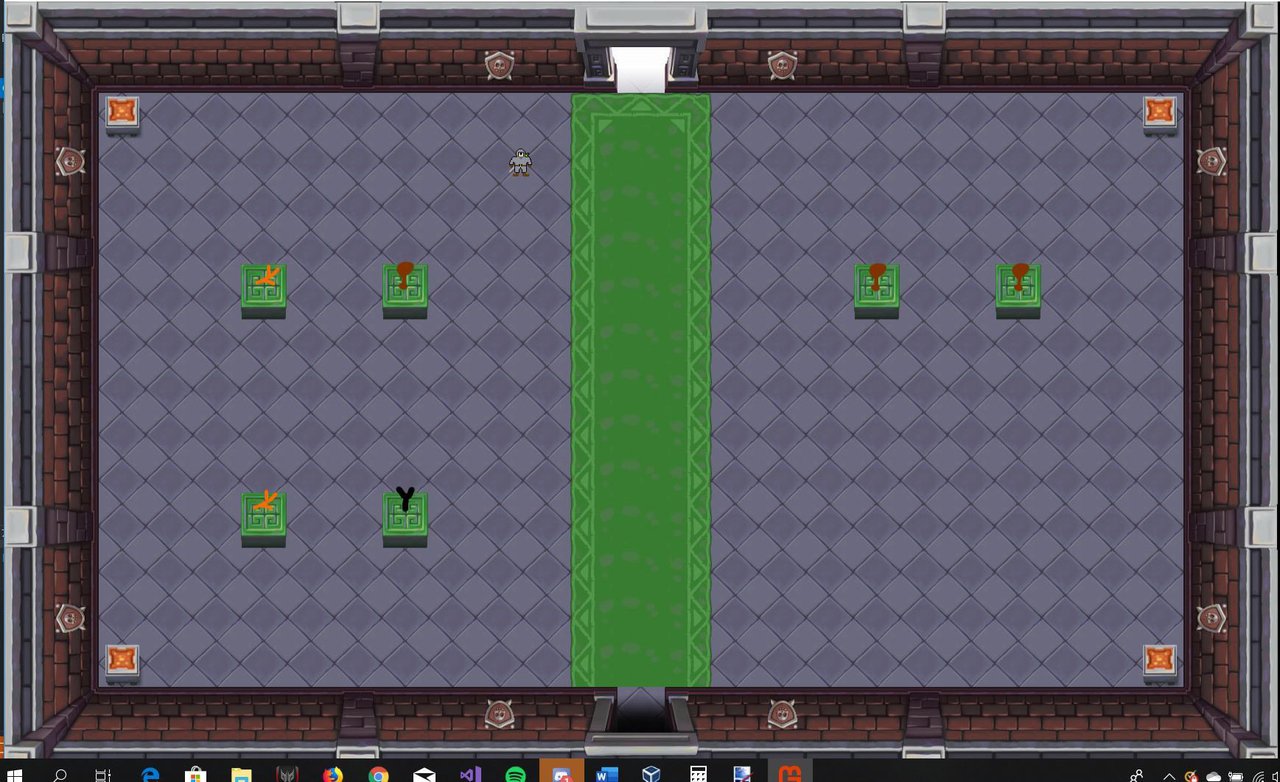Click the green carpet path in the center
Screen dimensions: 1280x782
640,390
